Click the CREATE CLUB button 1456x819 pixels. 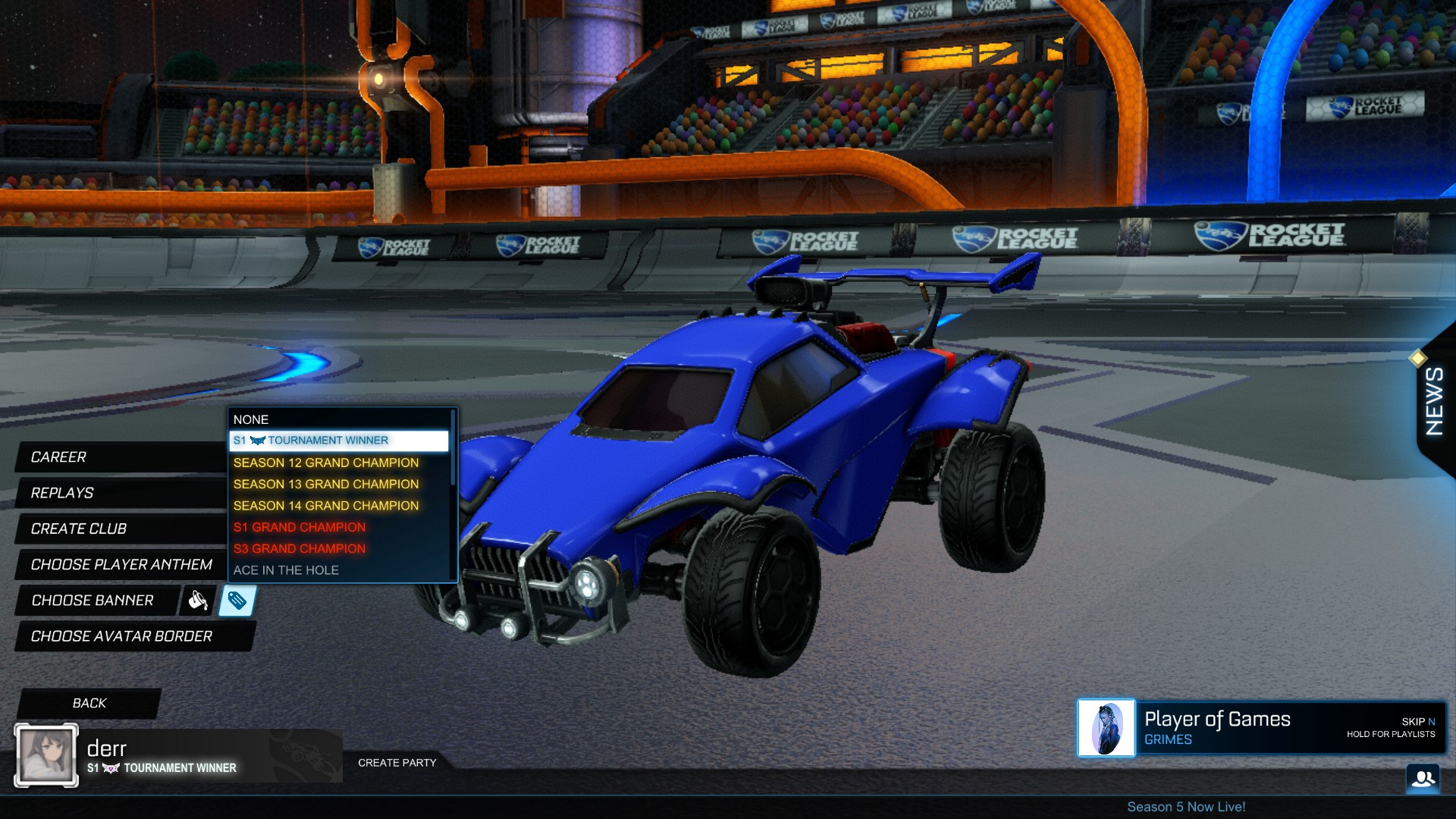78,529
